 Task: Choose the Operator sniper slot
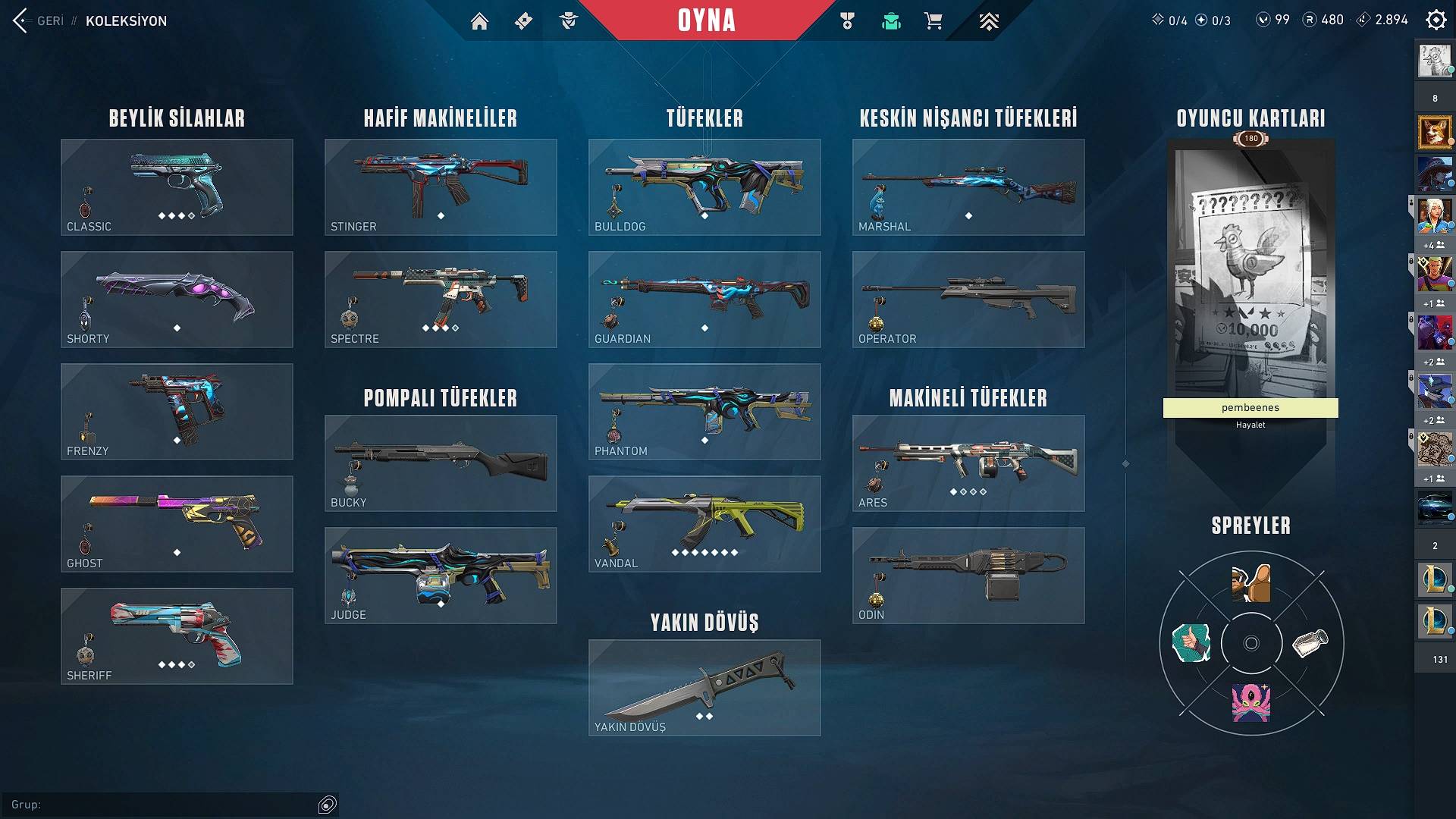pyautogui.click(x=968, y=300)
